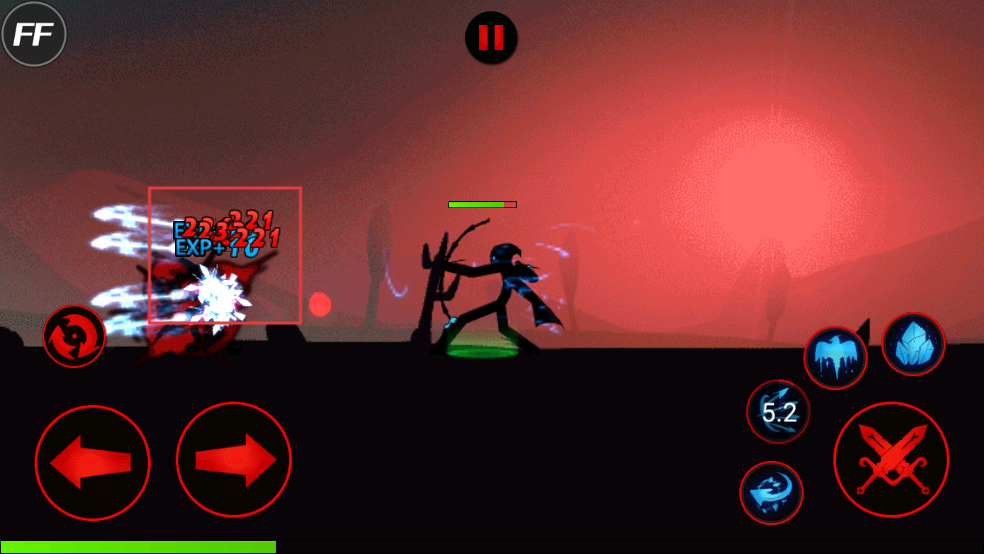This screenshot has width=984, height=554.
Task: Use the blue wings skill
Action: pyautogui.click(x=835, y=358)
